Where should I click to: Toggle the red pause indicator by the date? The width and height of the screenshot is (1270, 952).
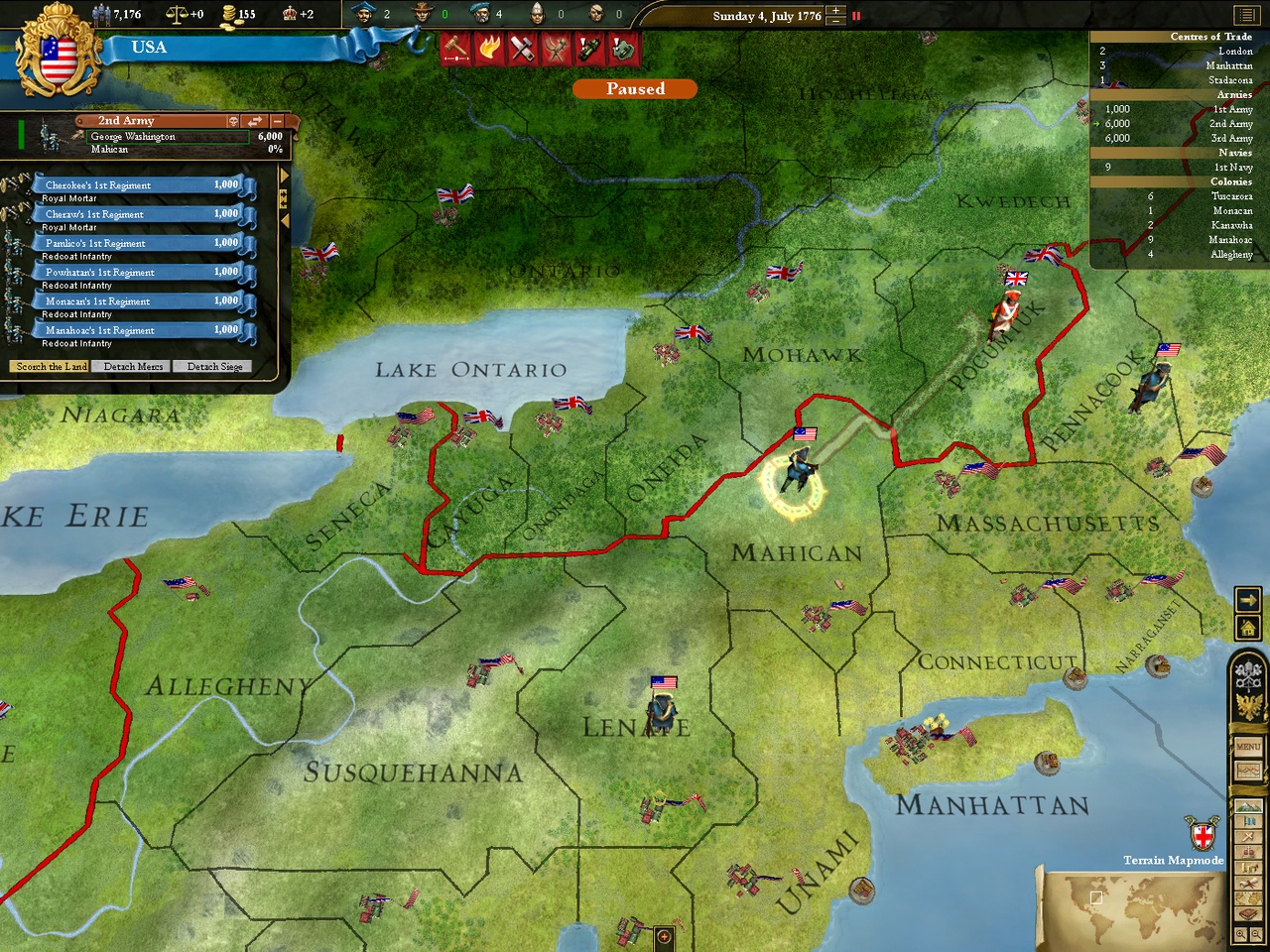tap(856, 16)
